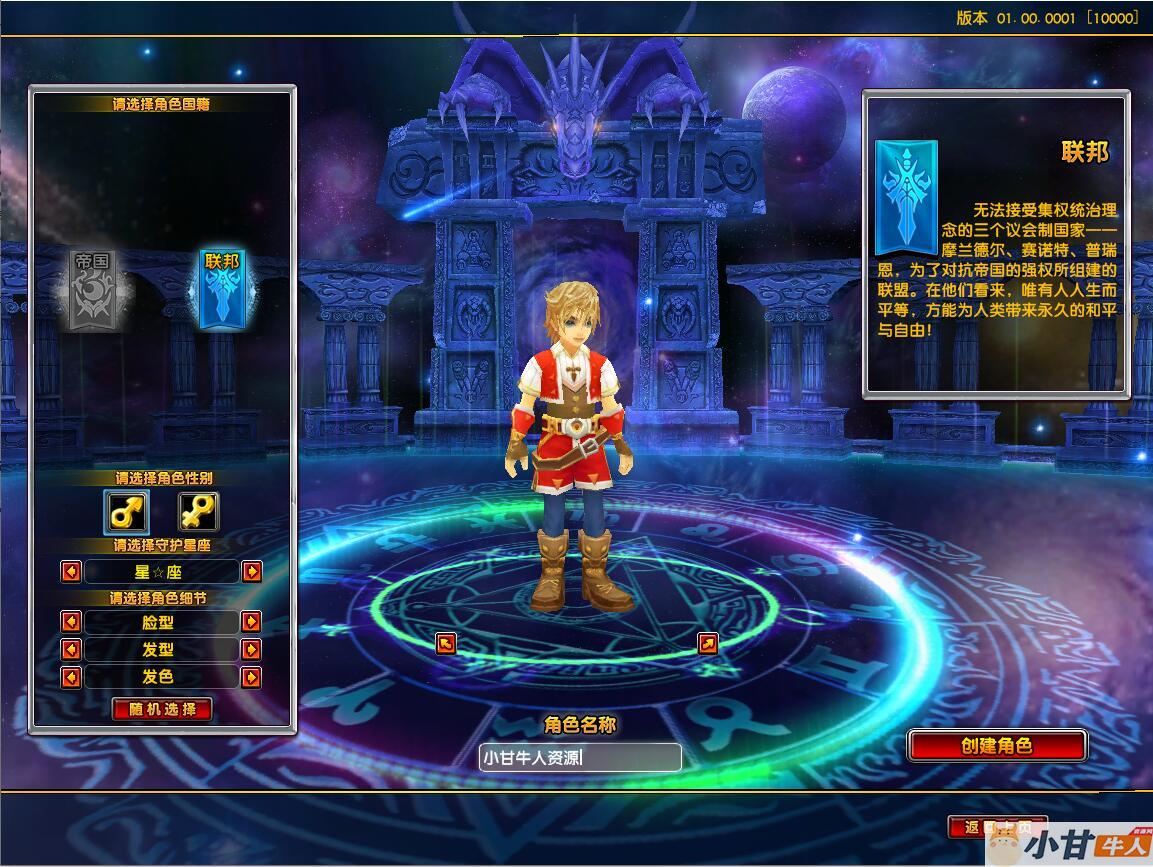This screenshot has height=867, width=1153.
Task: Click 创建角色 to create the character
Action: point(996,745)
